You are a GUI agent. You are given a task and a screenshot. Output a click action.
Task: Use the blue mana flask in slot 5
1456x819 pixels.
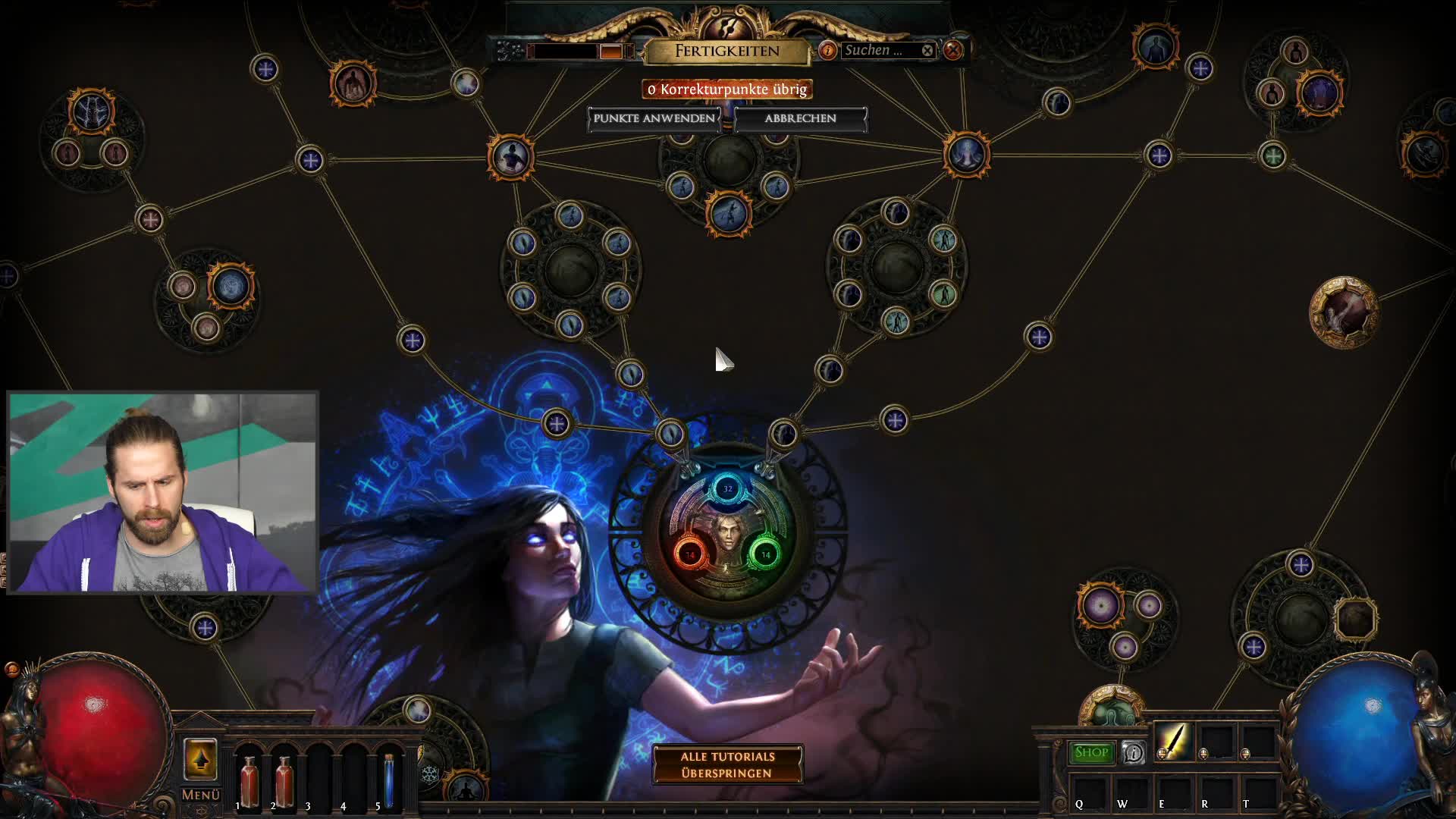click(x=389, y=780)
